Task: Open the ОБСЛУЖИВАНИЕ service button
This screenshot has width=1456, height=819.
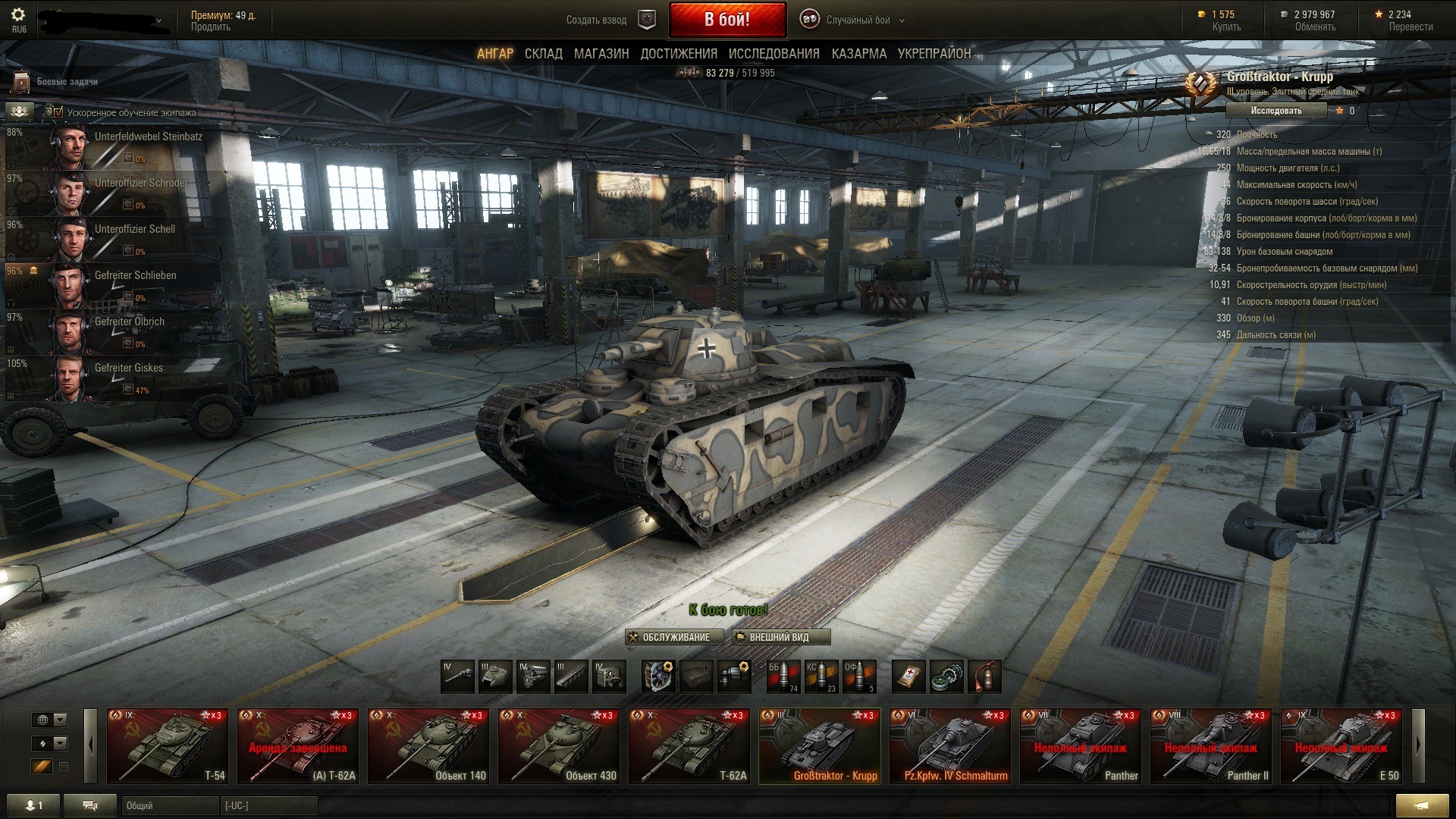Action: point(670,637)
